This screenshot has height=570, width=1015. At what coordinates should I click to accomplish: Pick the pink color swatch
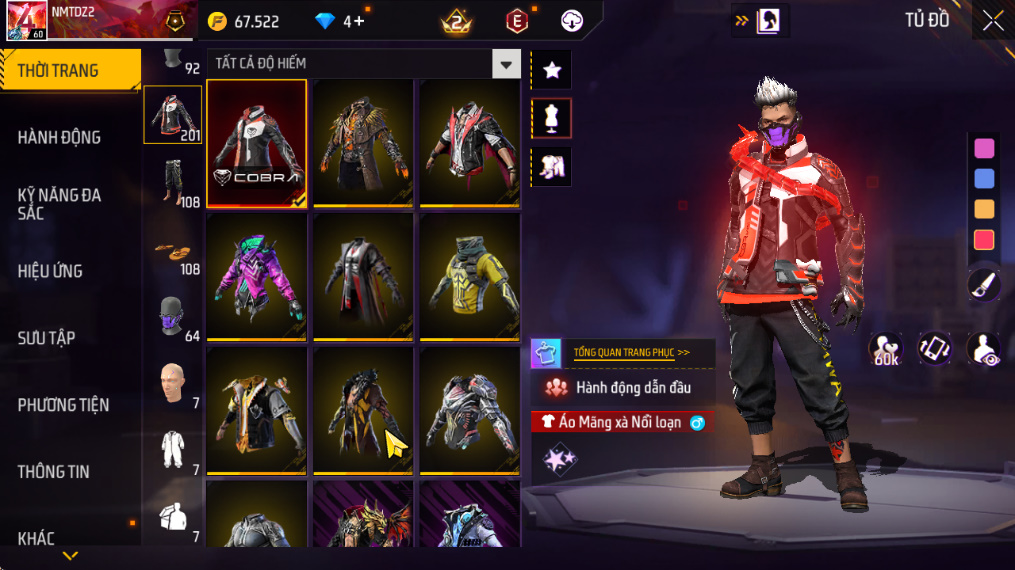click(984, 148)
